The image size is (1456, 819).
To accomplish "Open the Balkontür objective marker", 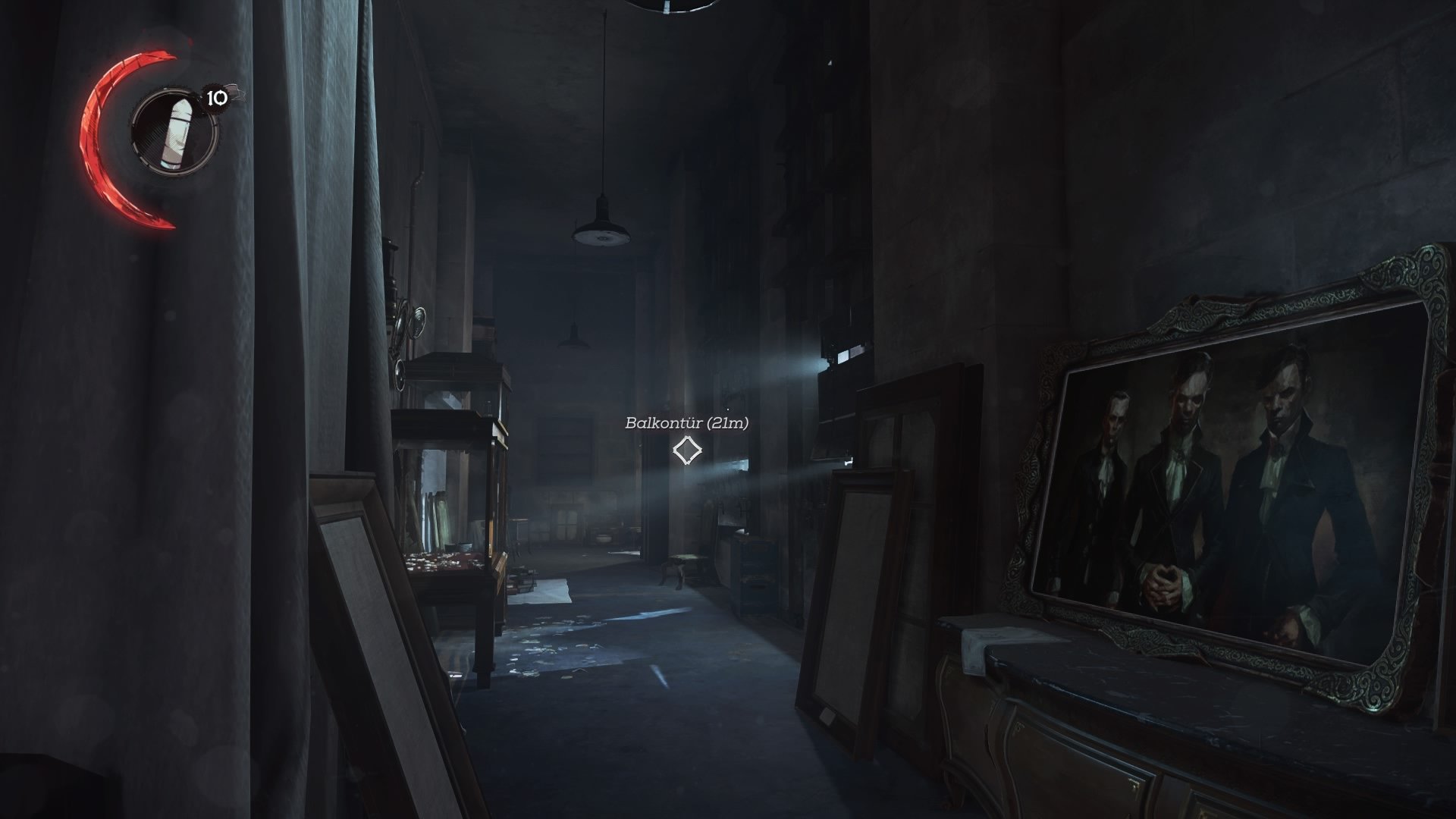I will click(x=686, y=450).
